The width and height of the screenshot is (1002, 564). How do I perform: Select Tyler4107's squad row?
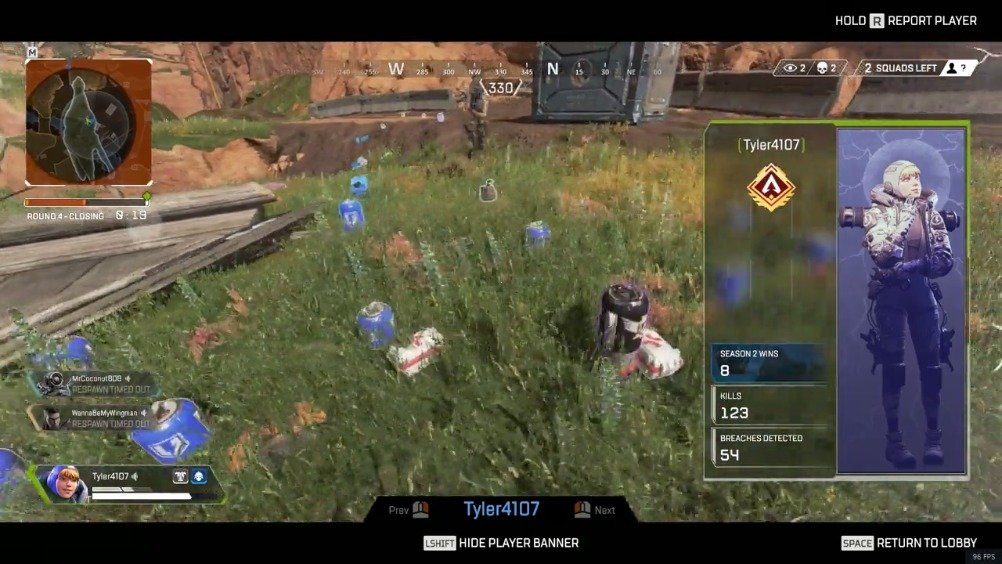tap(128, 484)
